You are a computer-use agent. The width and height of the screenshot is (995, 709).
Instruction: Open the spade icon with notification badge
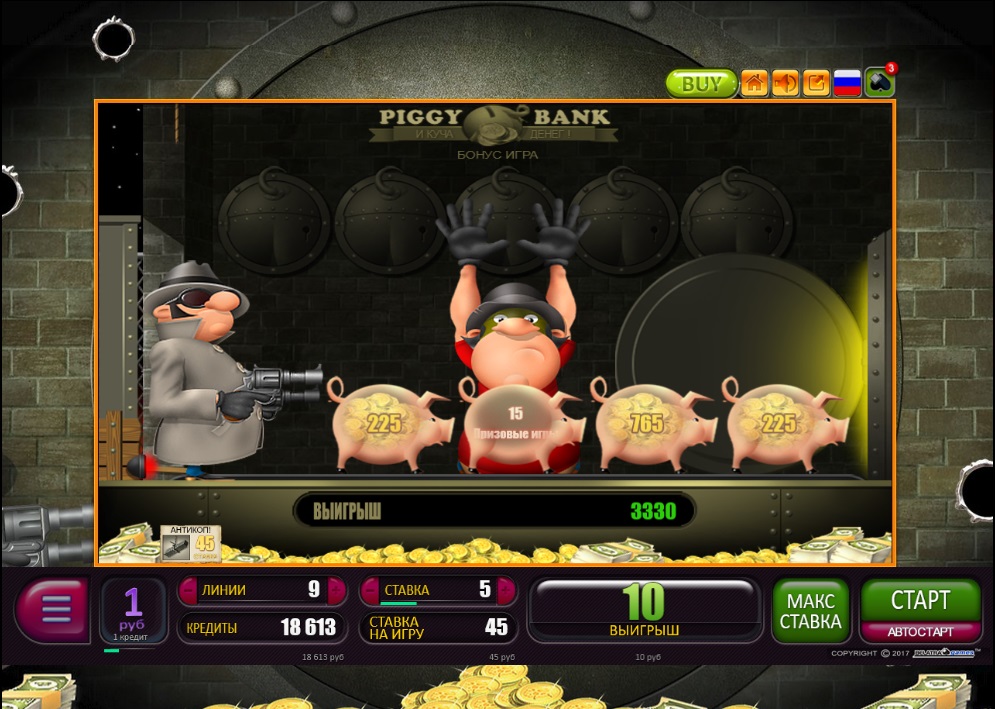click(x=880, y=82)
